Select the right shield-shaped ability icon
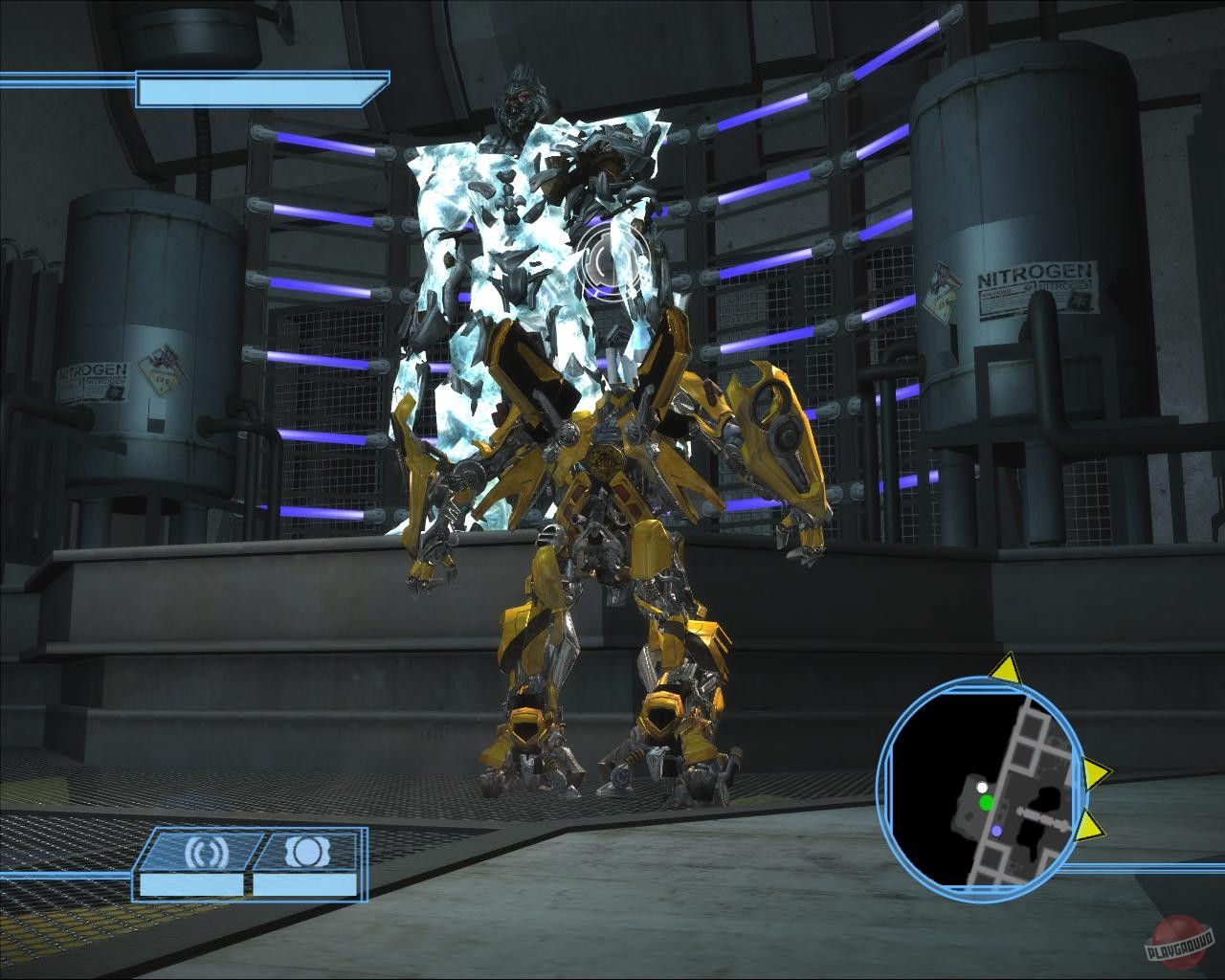 point(309,852)
